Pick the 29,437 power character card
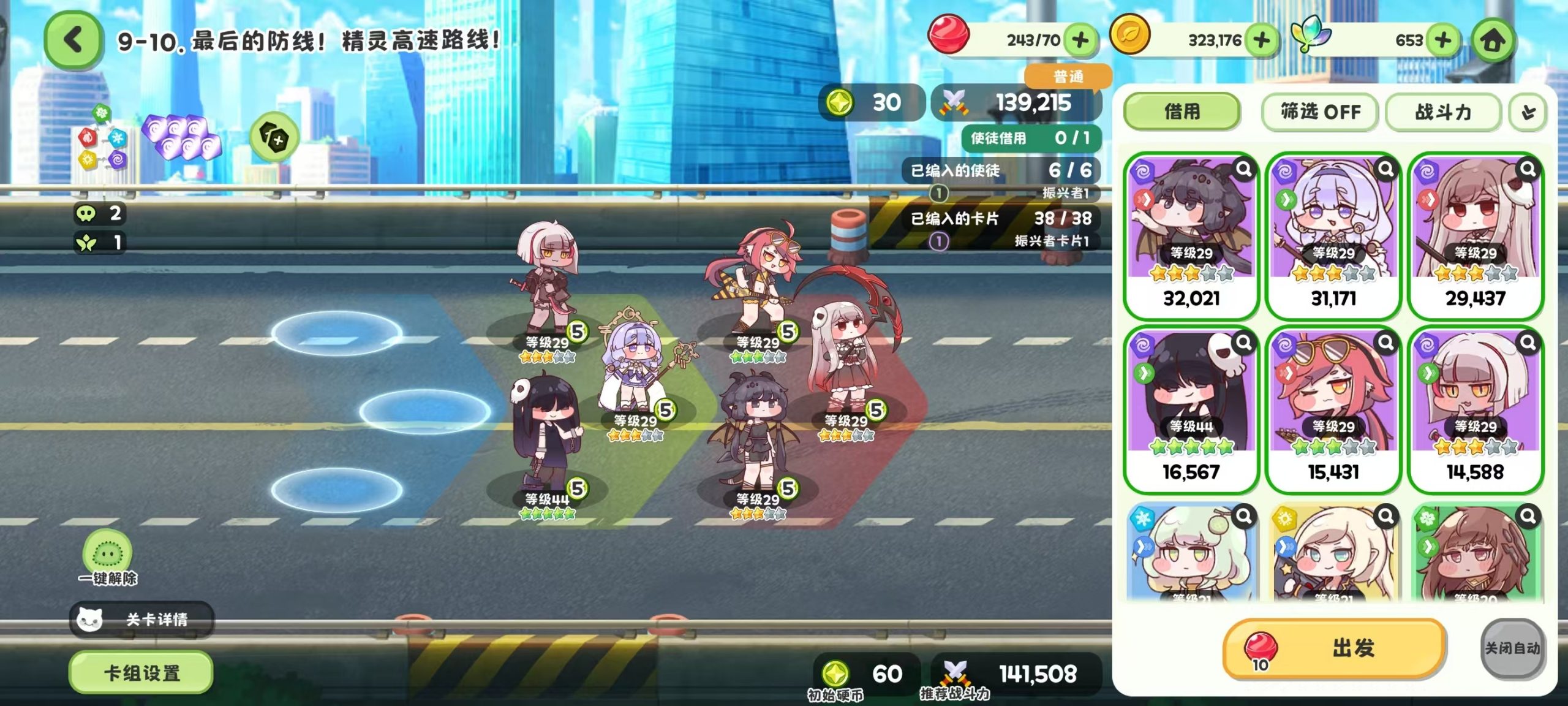This screenshot has width=1568, height=706. [x=1476, y=236]
